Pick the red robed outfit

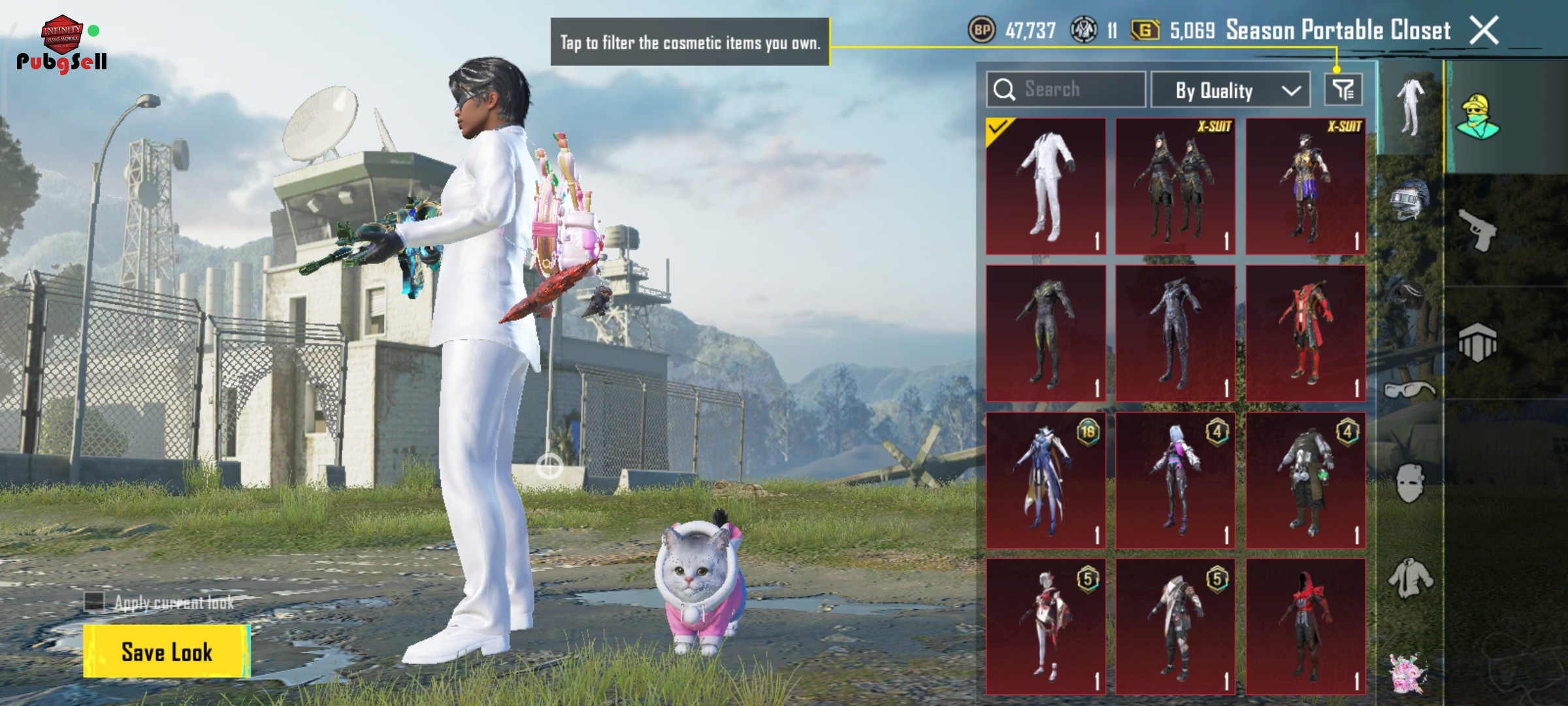click(1305, 333)
